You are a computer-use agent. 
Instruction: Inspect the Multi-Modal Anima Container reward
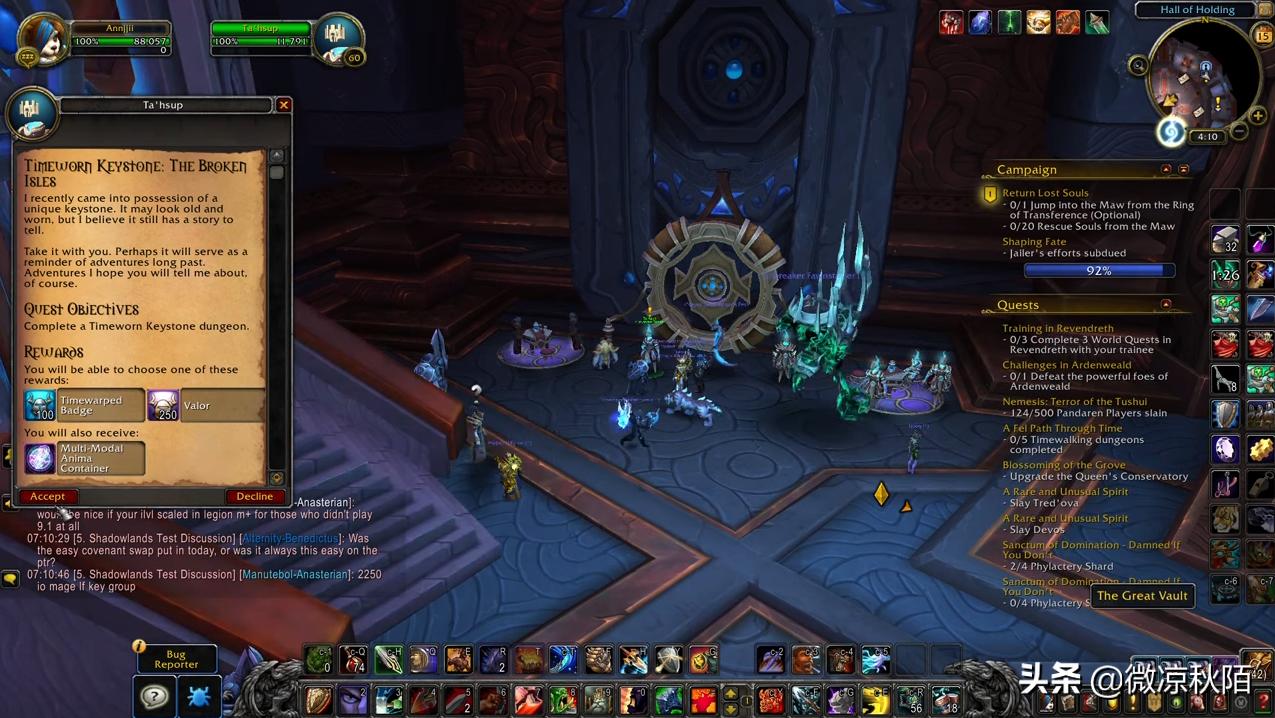coord(84,458)
